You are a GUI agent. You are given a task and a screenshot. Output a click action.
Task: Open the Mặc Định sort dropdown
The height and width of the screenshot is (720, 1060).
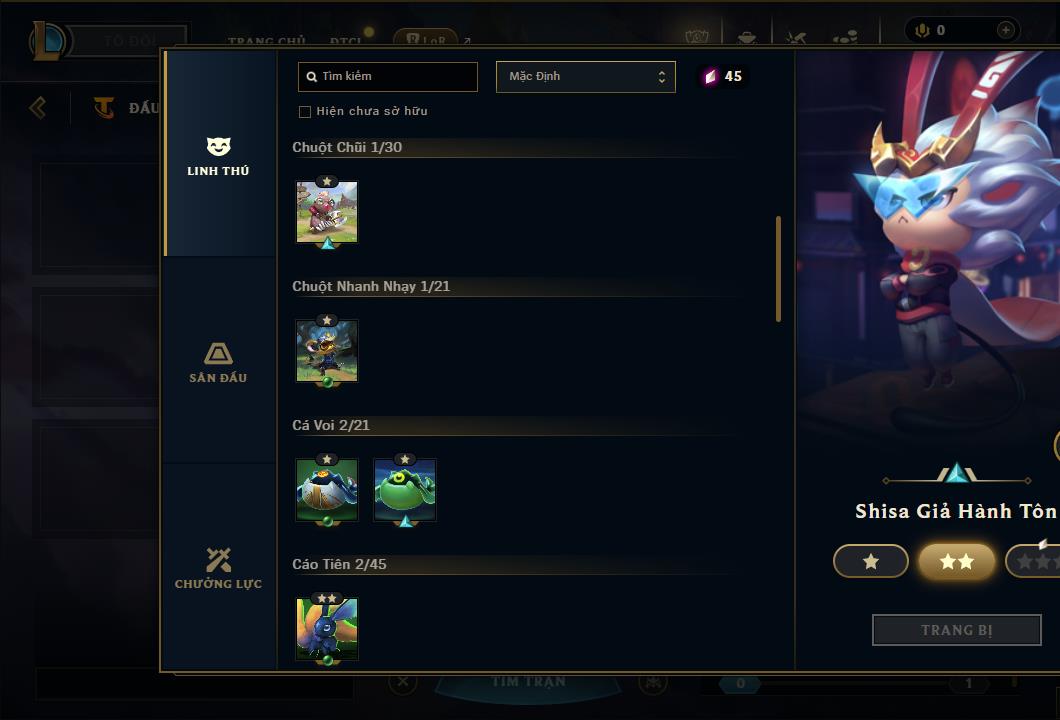click(x=586, y=77)
